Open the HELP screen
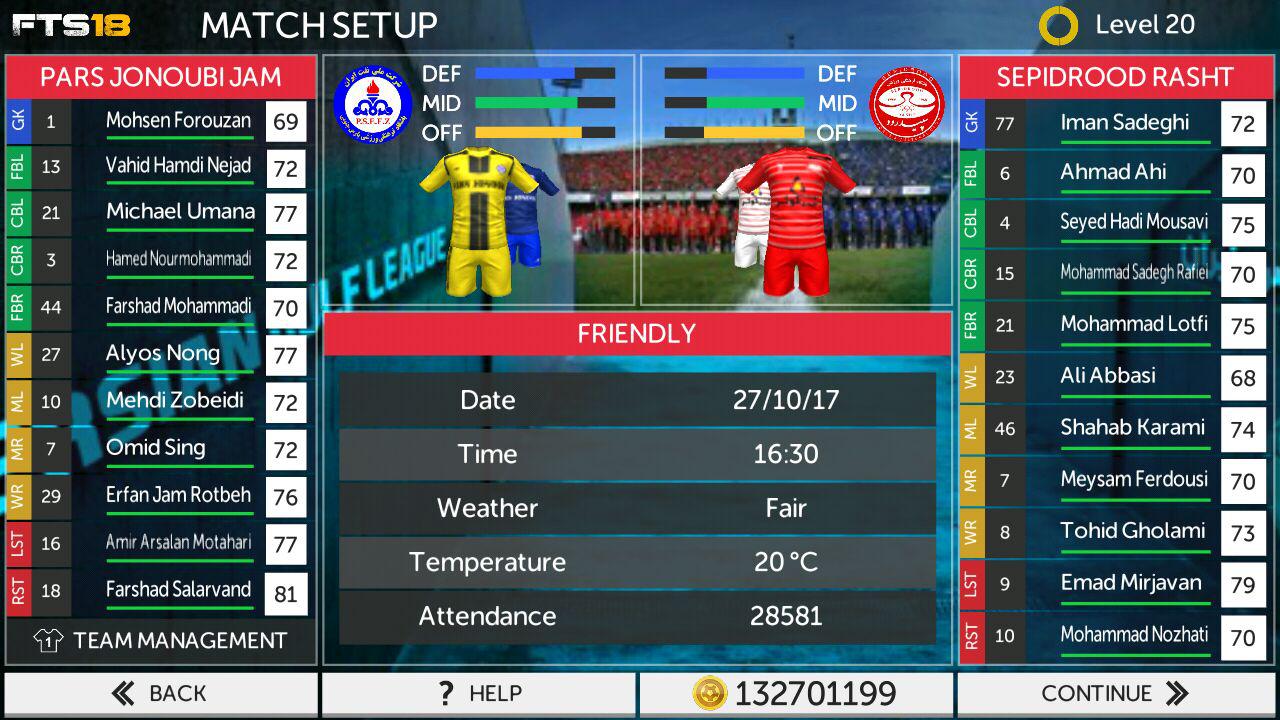This screenshot has height=720, width=1280. tap(478, 693)
